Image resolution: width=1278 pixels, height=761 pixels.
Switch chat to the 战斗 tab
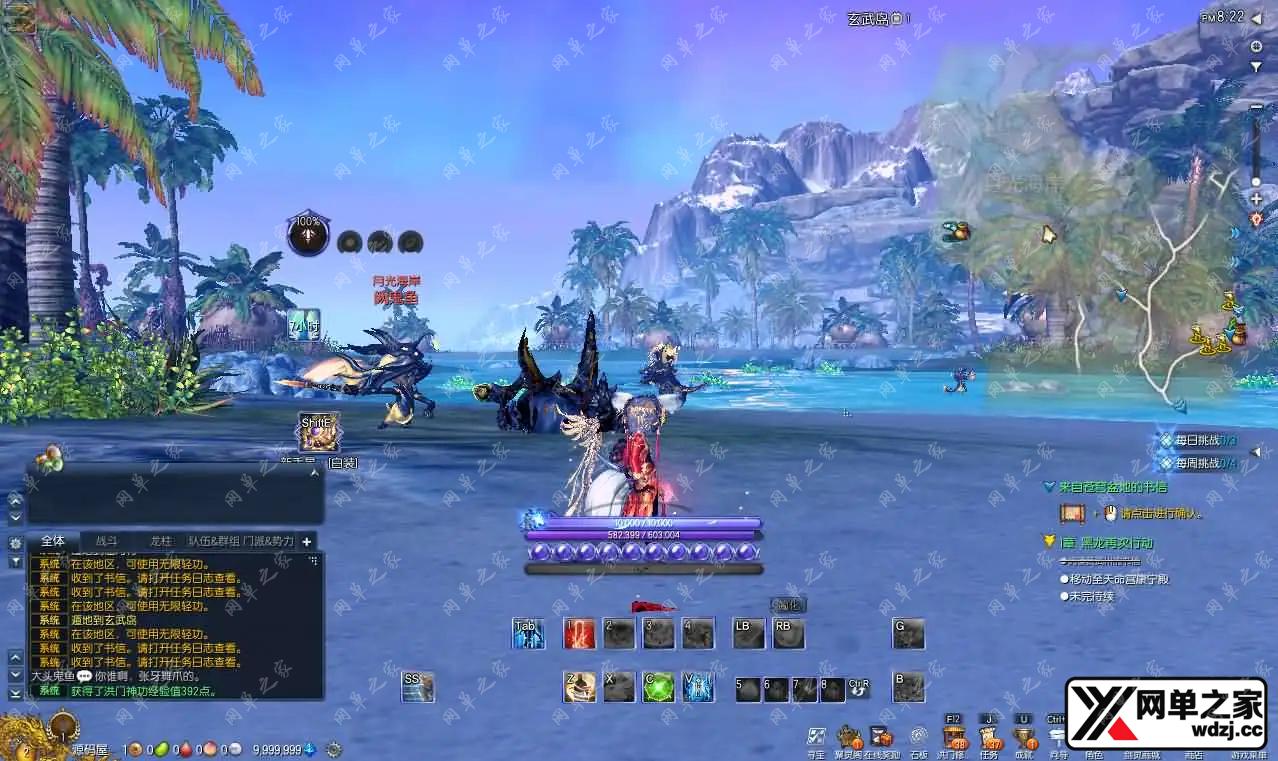106,541
